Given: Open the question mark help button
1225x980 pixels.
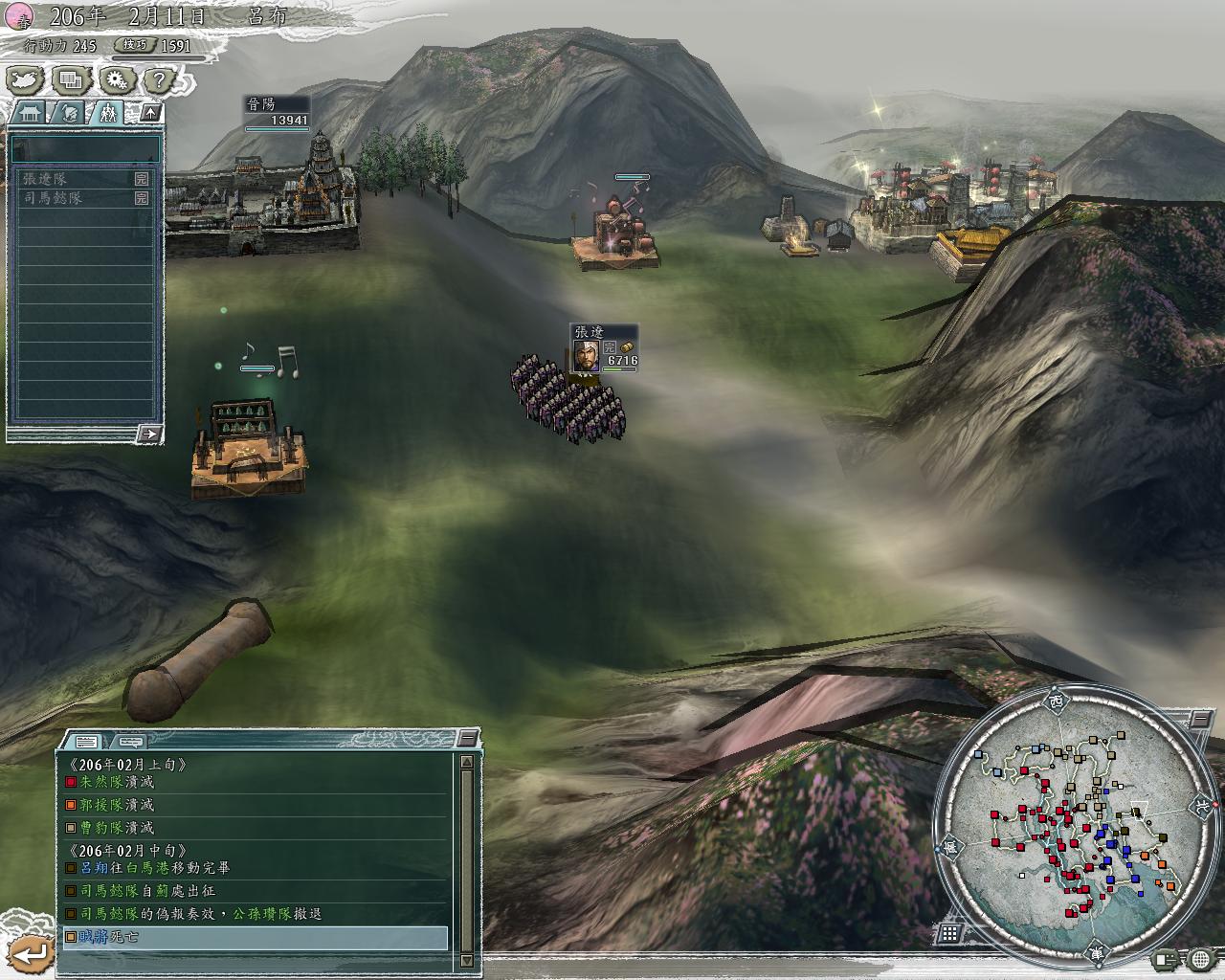Looking at the screenshot, I should click(159, 79).
